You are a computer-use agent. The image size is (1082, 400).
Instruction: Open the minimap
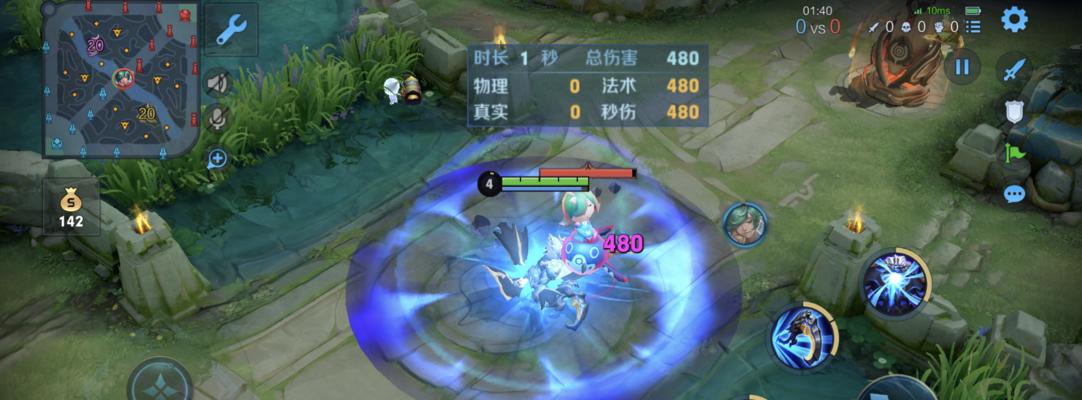click(121, 78)
